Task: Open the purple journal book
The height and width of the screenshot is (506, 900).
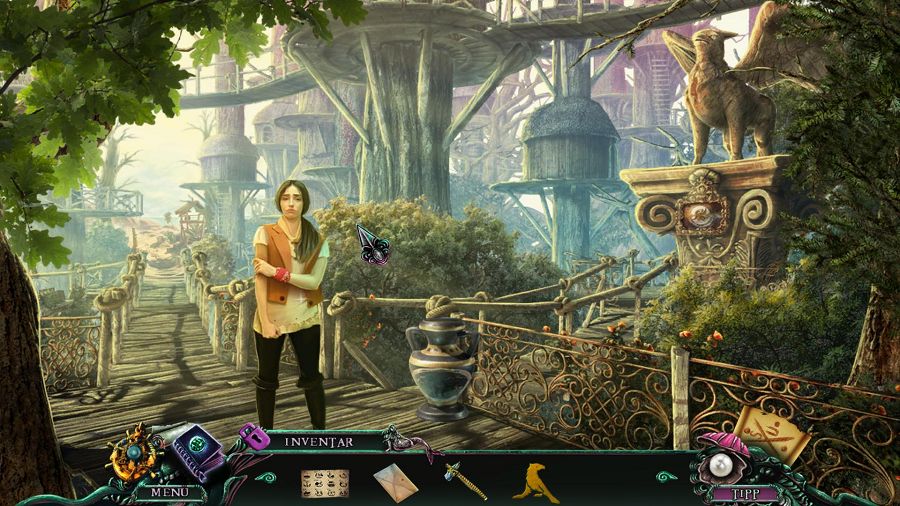Action: [195, 452]
